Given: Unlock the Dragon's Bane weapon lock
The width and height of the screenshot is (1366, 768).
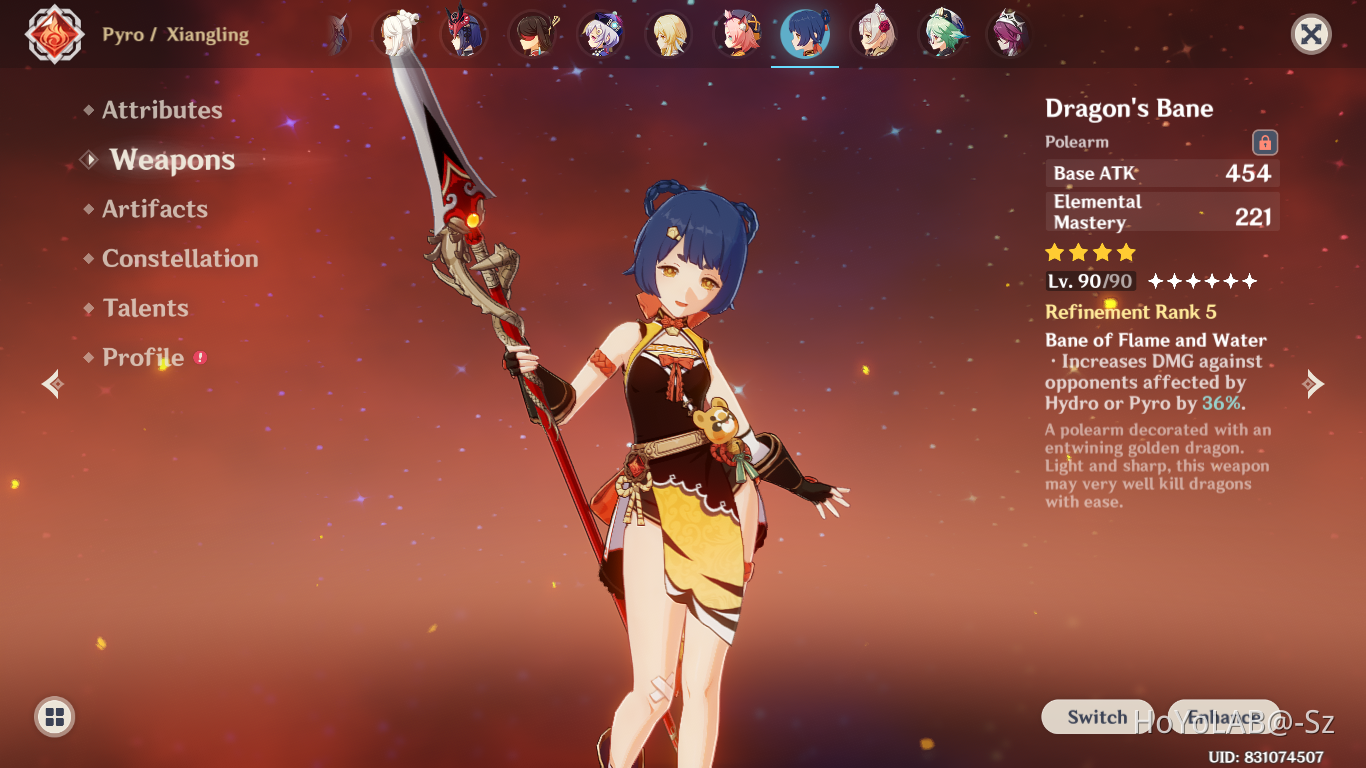Looking at the screenshot, I should coord(1264,142).
